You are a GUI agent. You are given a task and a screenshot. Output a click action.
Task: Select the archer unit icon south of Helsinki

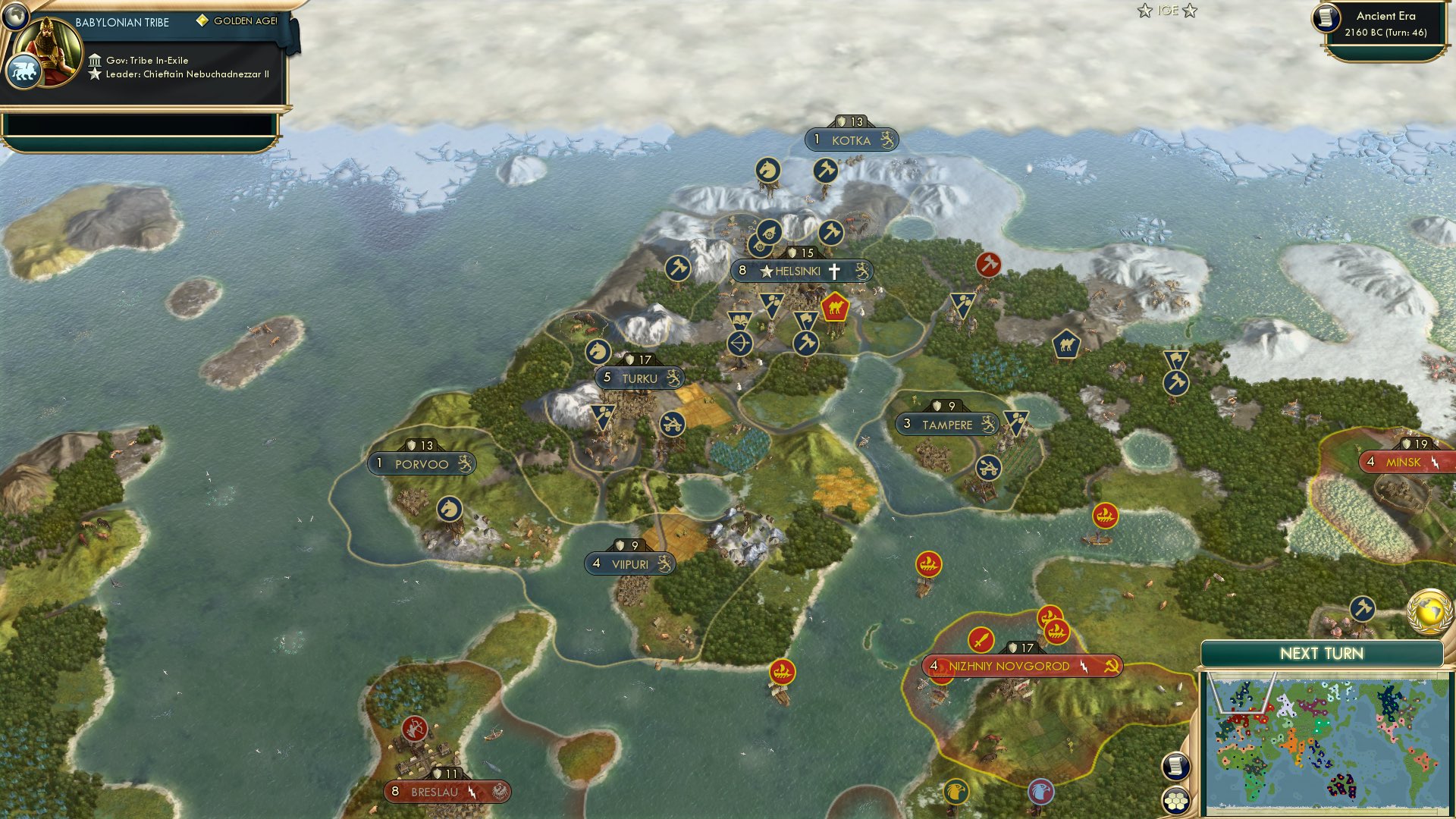[741, 344]
